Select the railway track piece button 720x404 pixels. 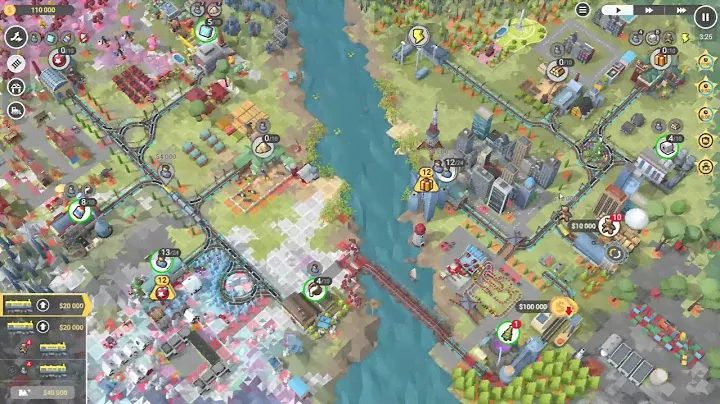[16, 62]
